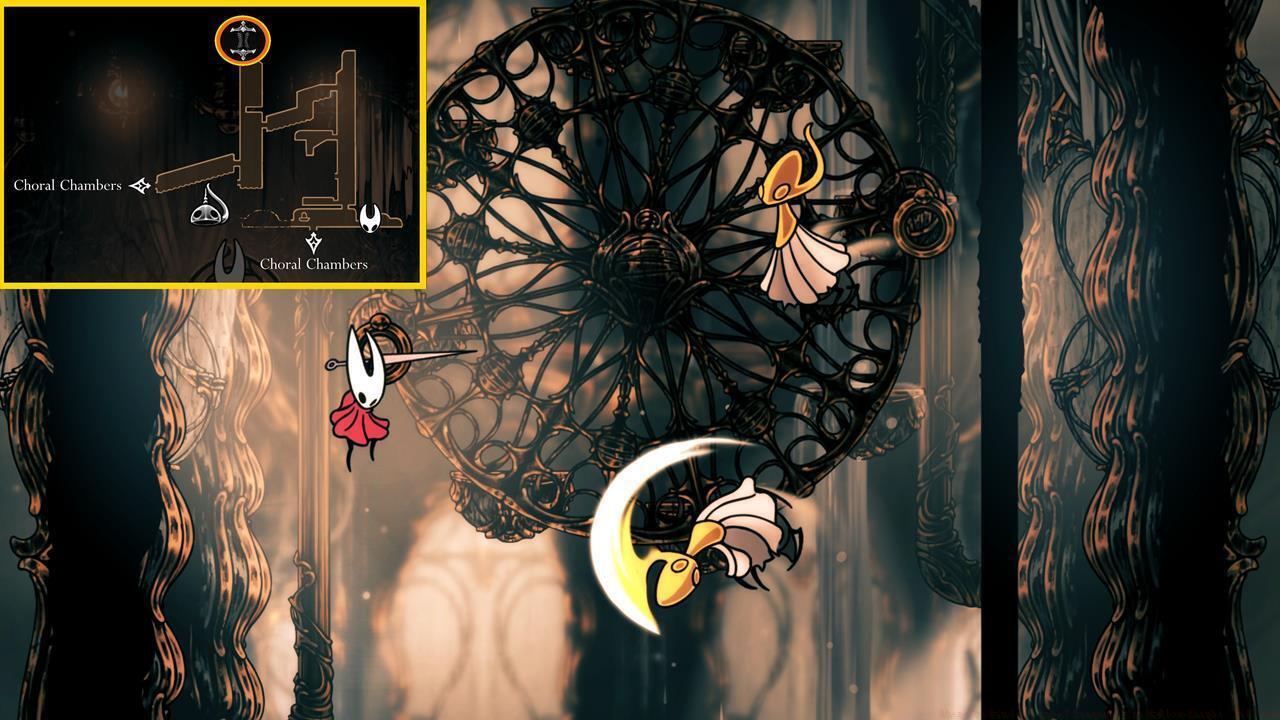1280x720 pixels.
Task: Click the left Choral Chambers label
Action: [x=67, y=184]
